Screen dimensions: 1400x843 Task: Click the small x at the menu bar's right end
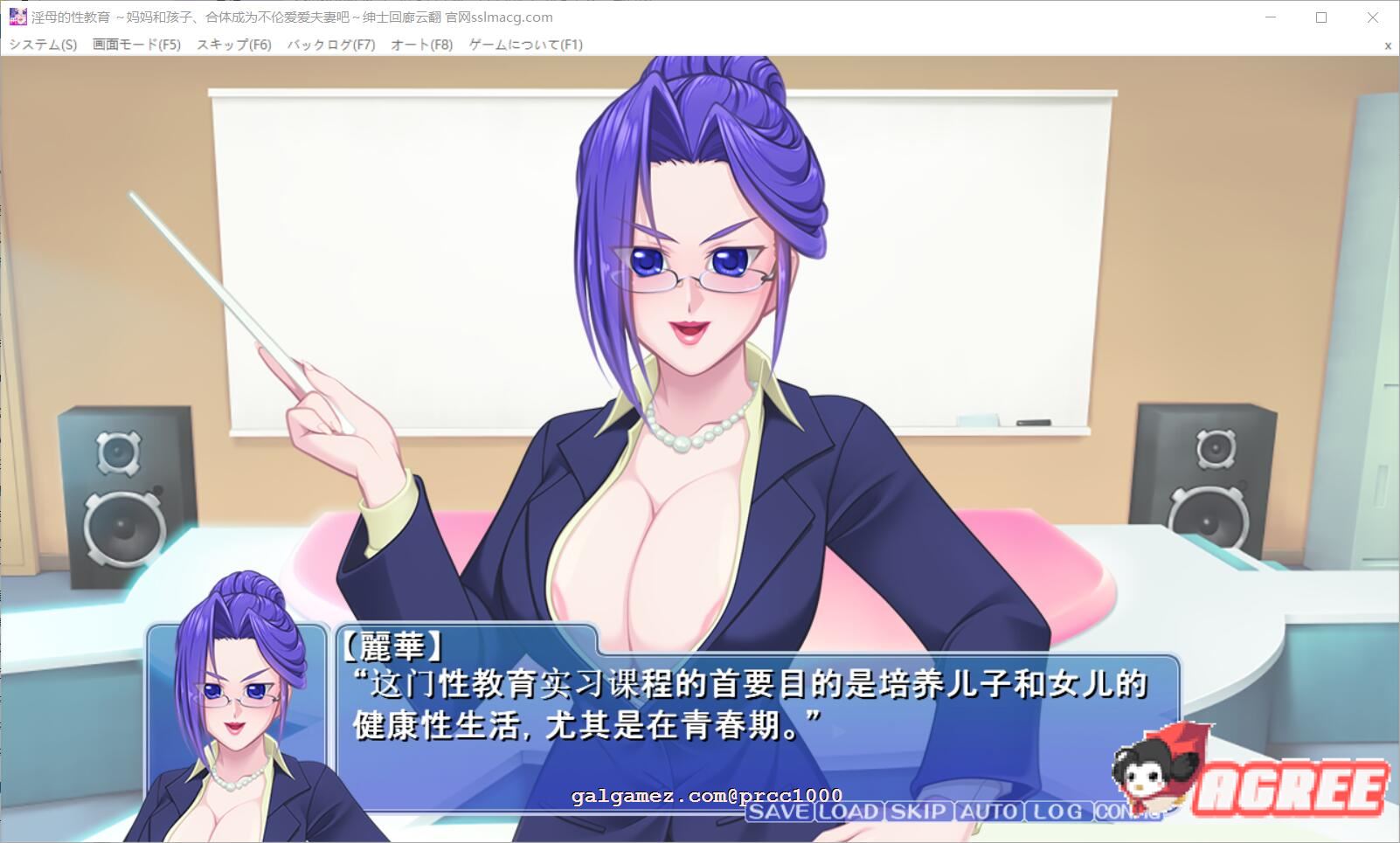1387,45
